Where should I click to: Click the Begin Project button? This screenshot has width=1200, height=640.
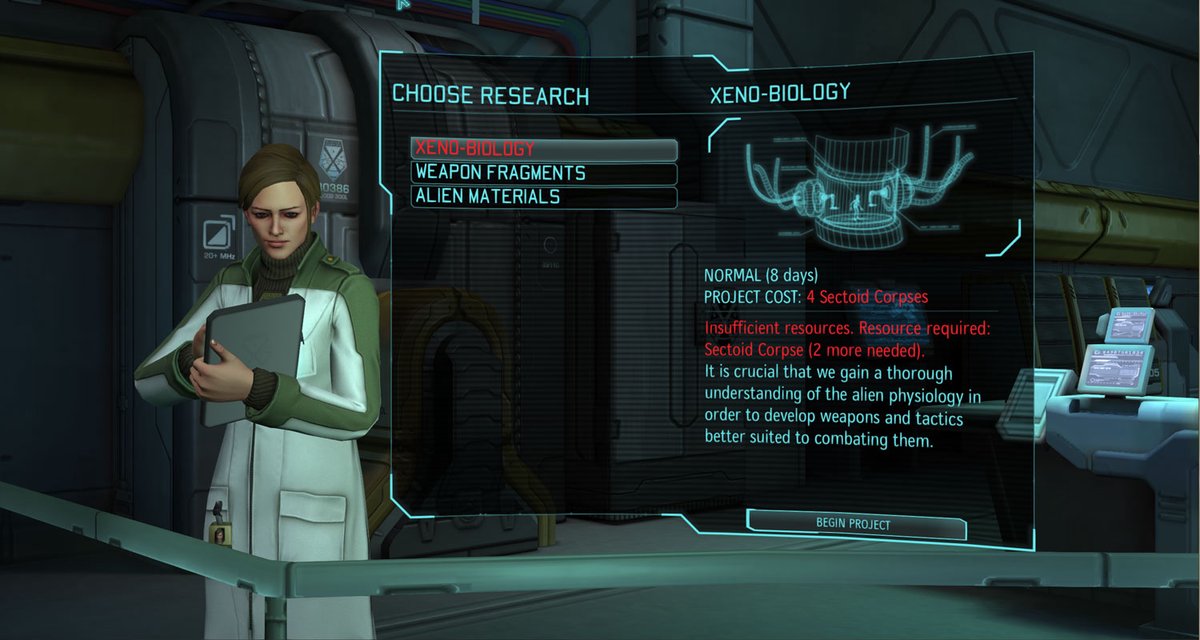click(x=855, y=524)
